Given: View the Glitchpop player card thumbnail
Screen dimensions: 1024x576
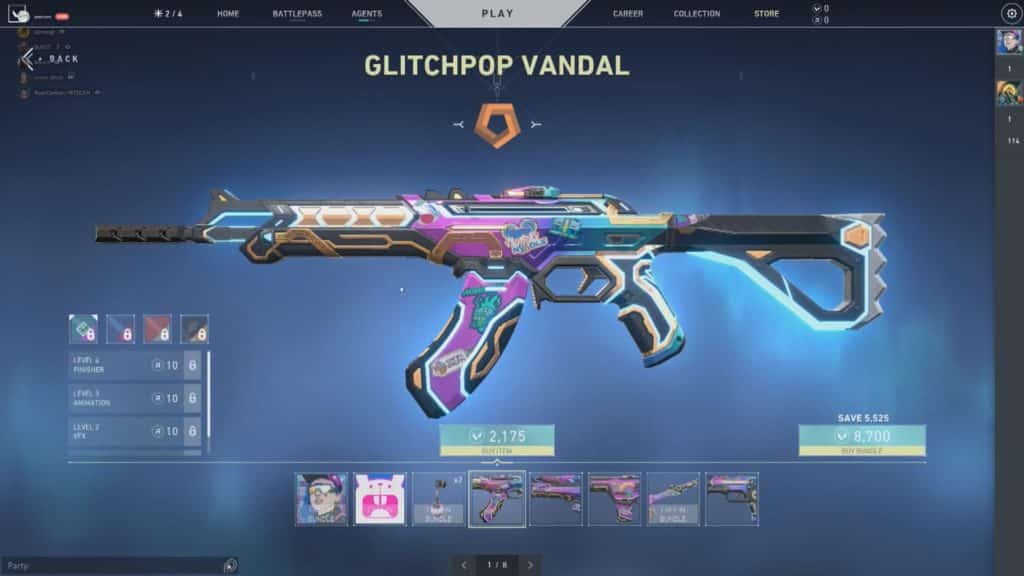Looking at the screenshot, I should [x=322, y=499].
